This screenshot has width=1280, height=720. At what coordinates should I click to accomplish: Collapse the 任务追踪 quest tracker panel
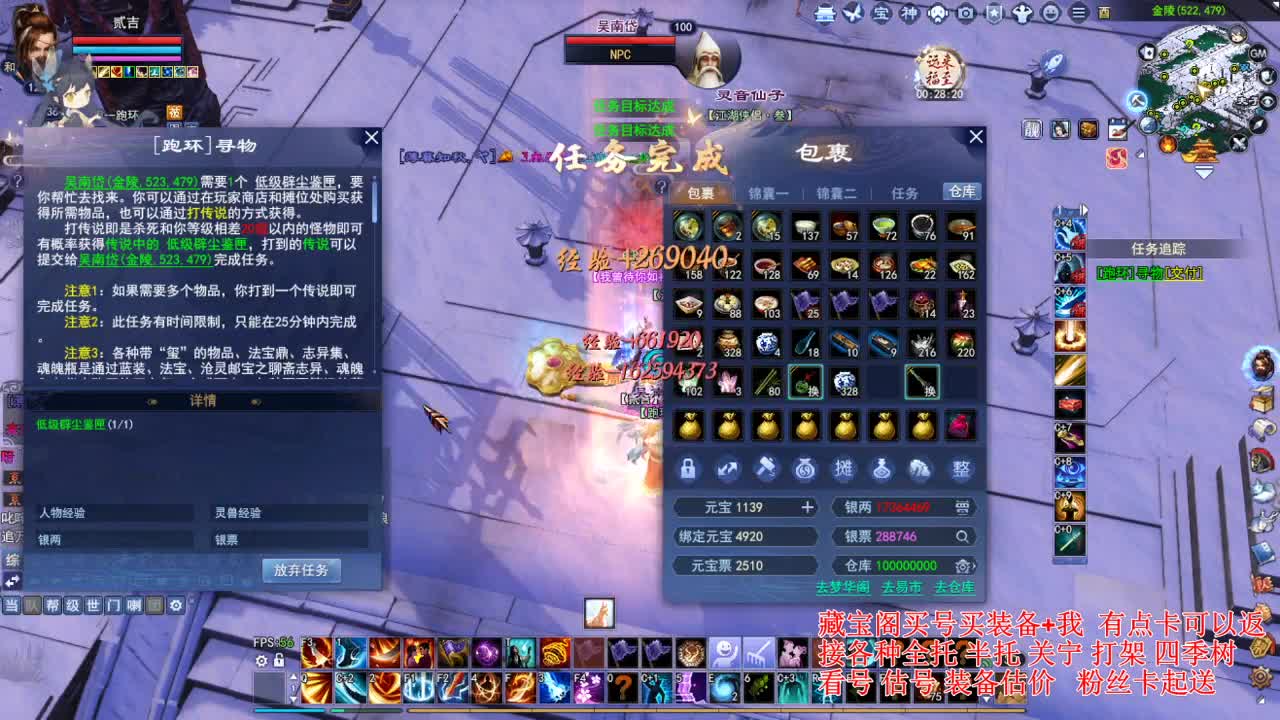point(1160,248)
